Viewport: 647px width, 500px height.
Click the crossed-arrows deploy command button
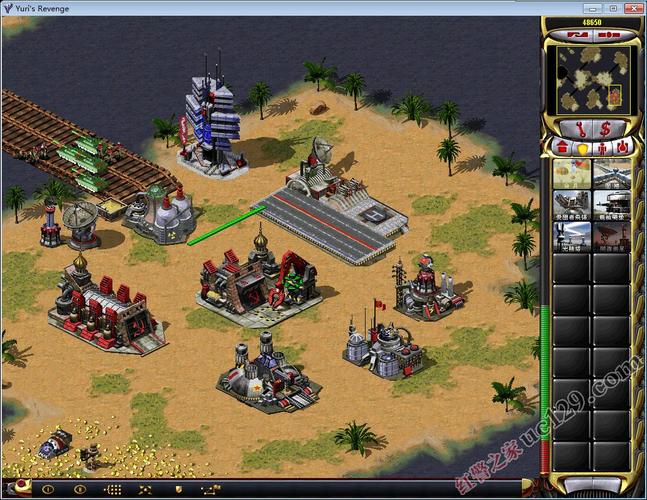[145, 490]
